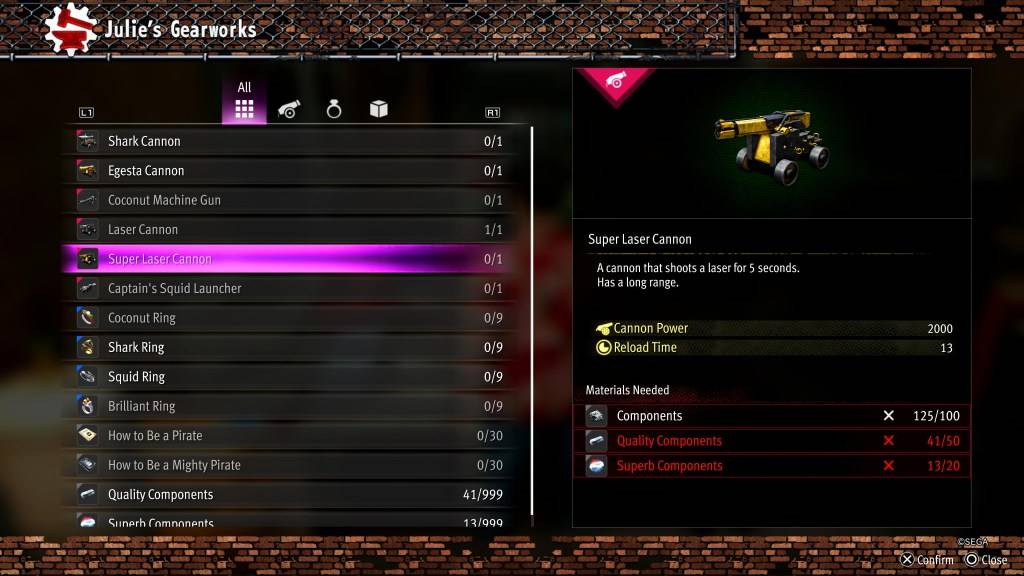Select the Shark Cannon entry
Image resolution: width=1024 pixels, height=576 pixels.
(290, 141)
